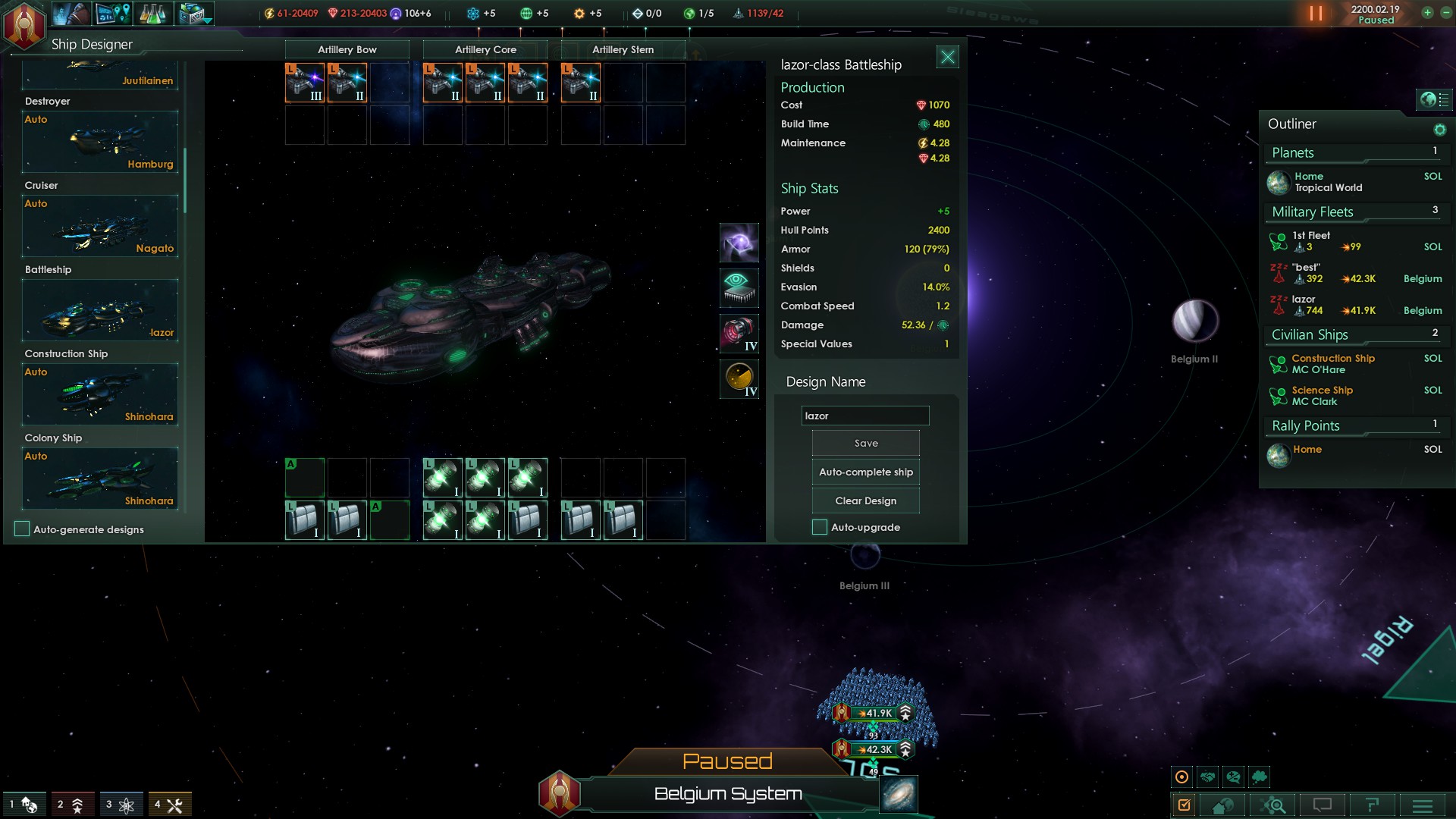Select the Hamburg destroyer design
This screenshot has height=819, width=1456.
(100, 142)
